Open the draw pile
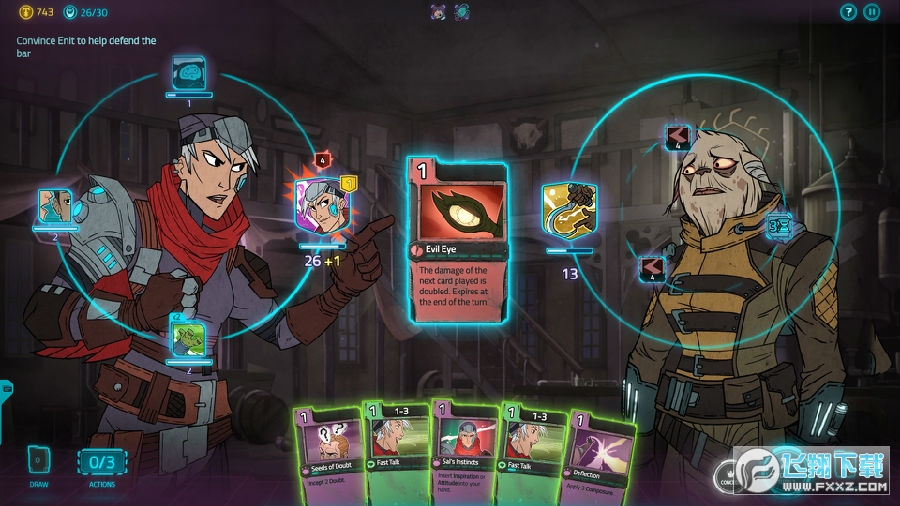The image size is (900, 506). pos(39,463)
